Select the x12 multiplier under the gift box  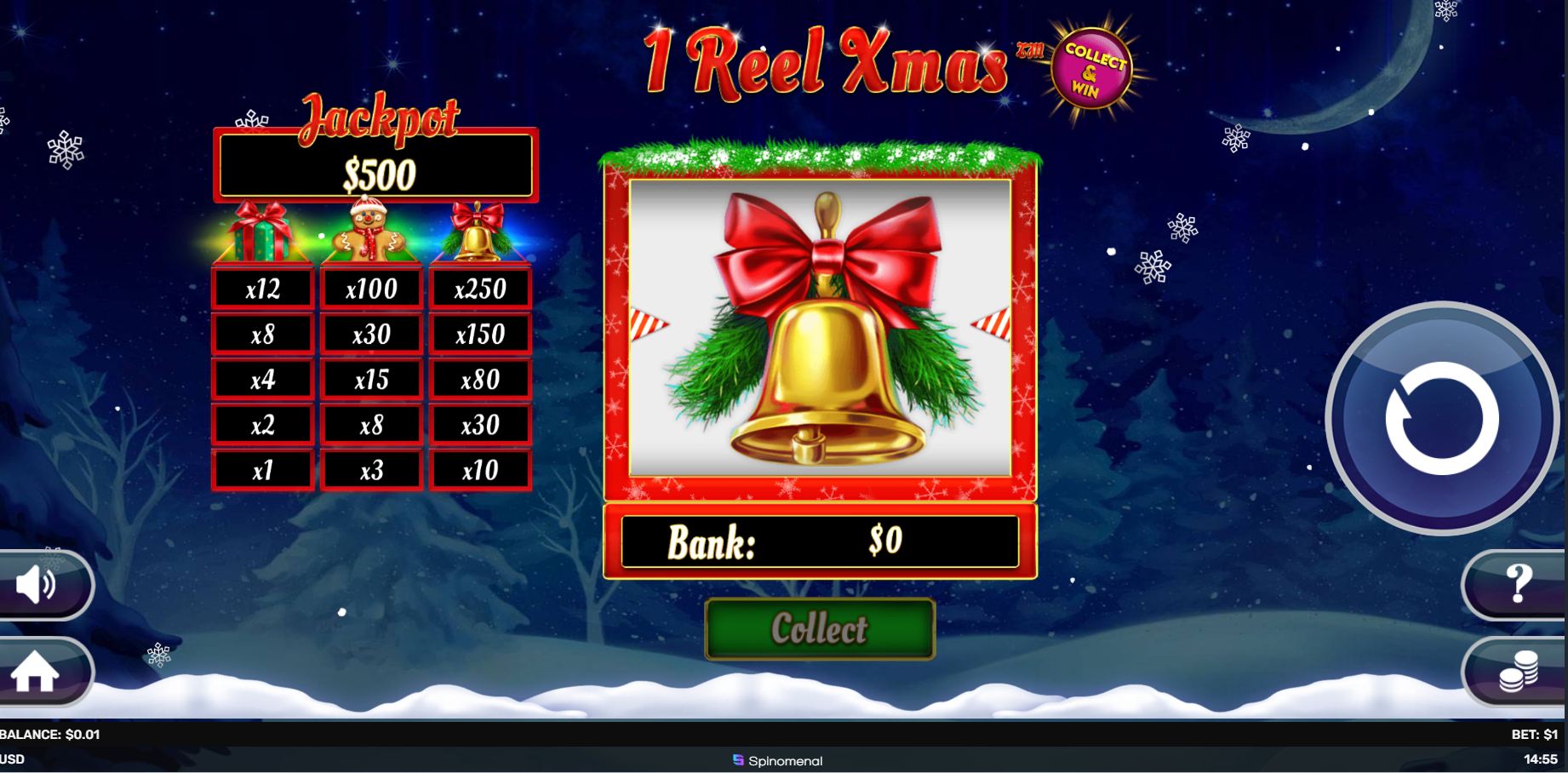click(x=261, y=288)
